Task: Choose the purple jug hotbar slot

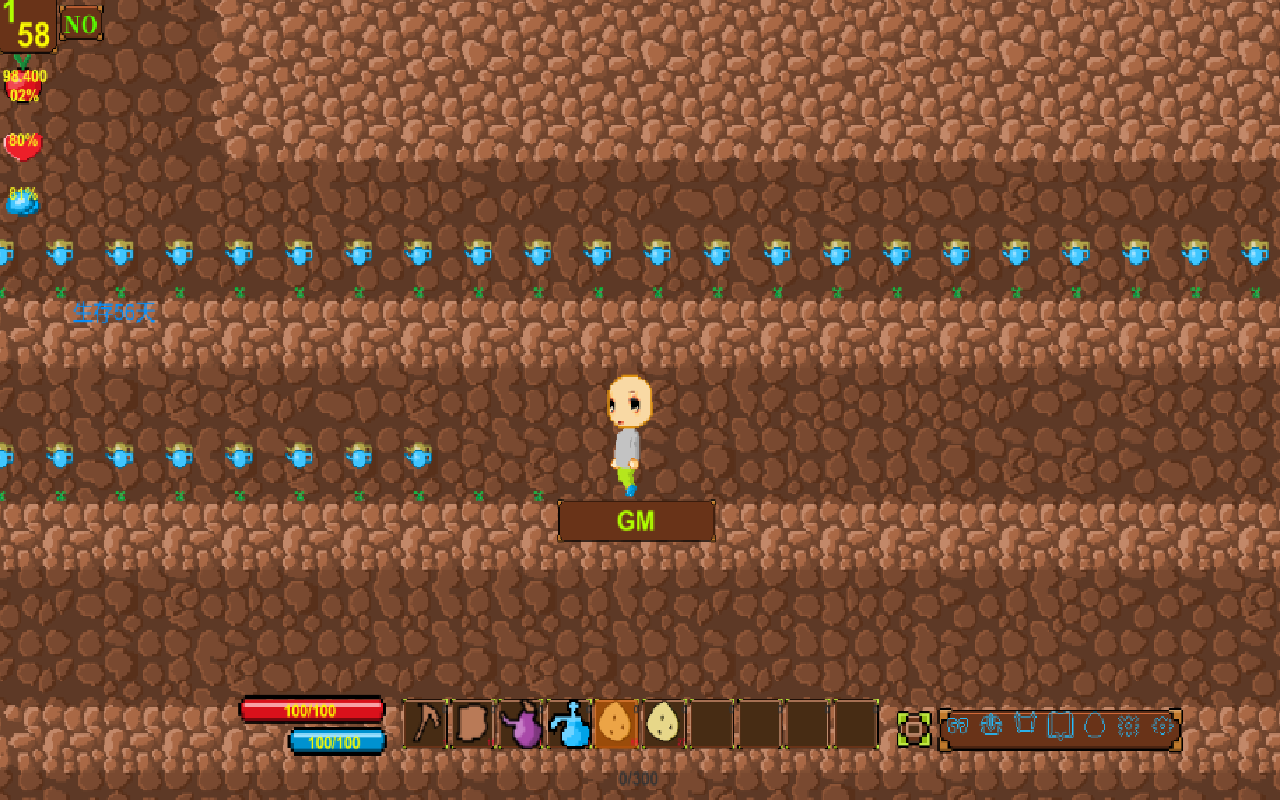Action: point(521,724)
